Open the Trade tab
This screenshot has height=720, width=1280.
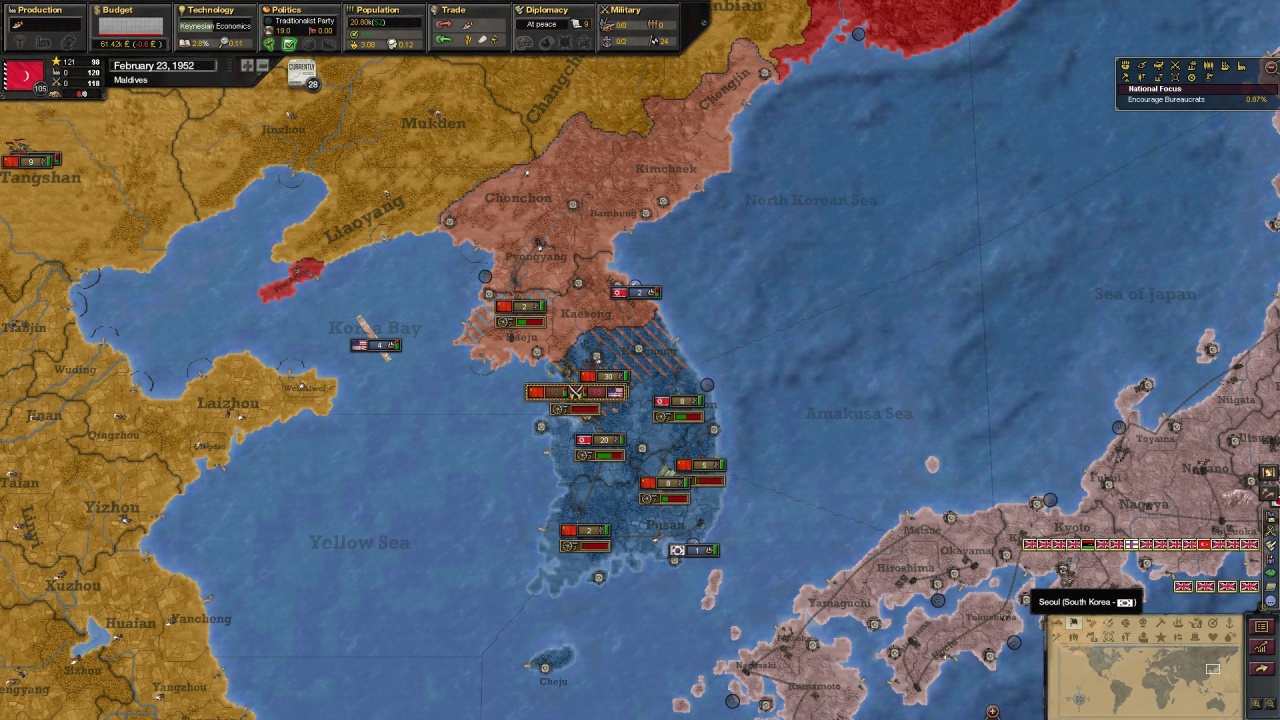453,10
